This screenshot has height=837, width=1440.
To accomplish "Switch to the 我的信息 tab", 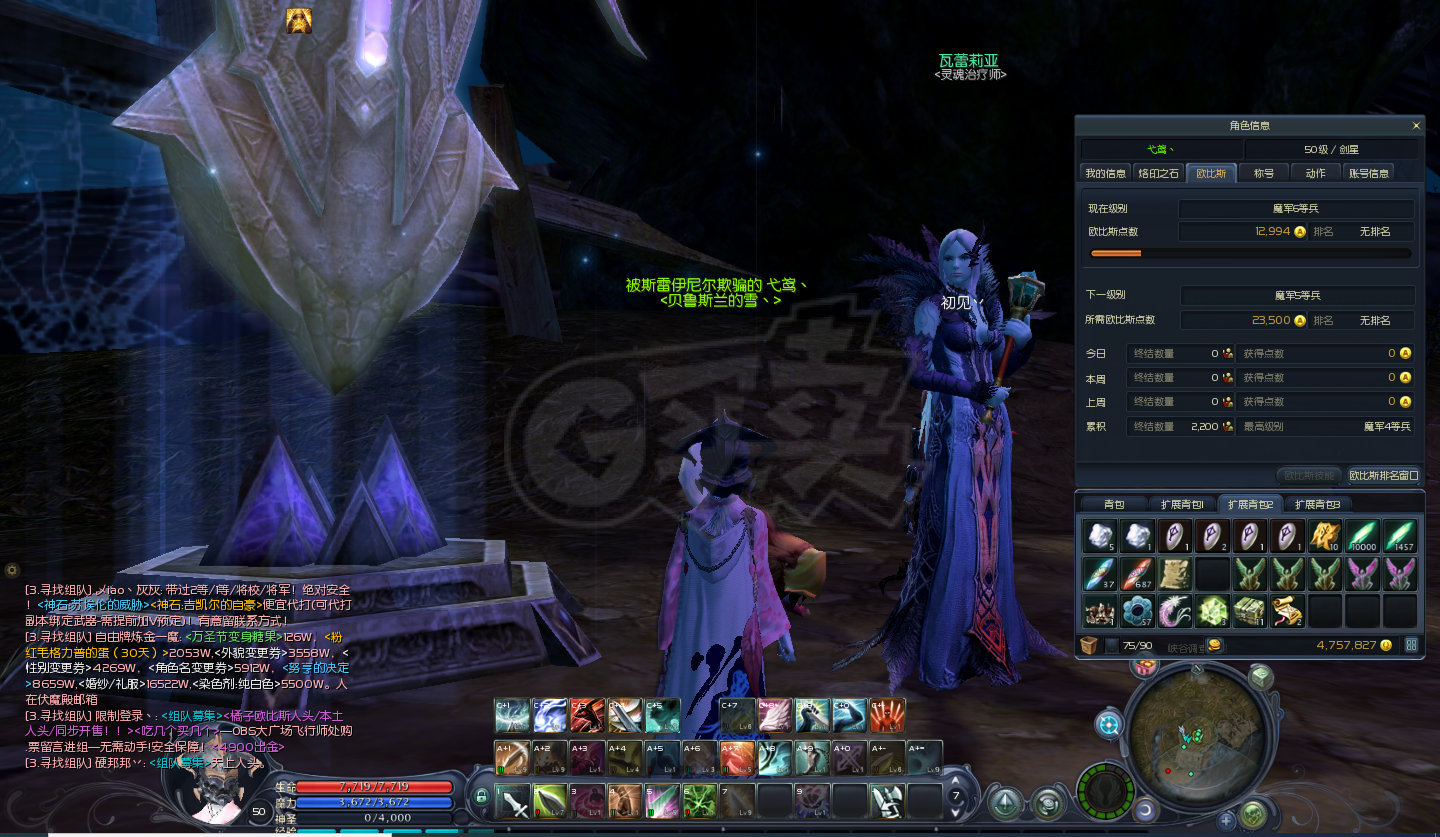I will point(1106,173).
